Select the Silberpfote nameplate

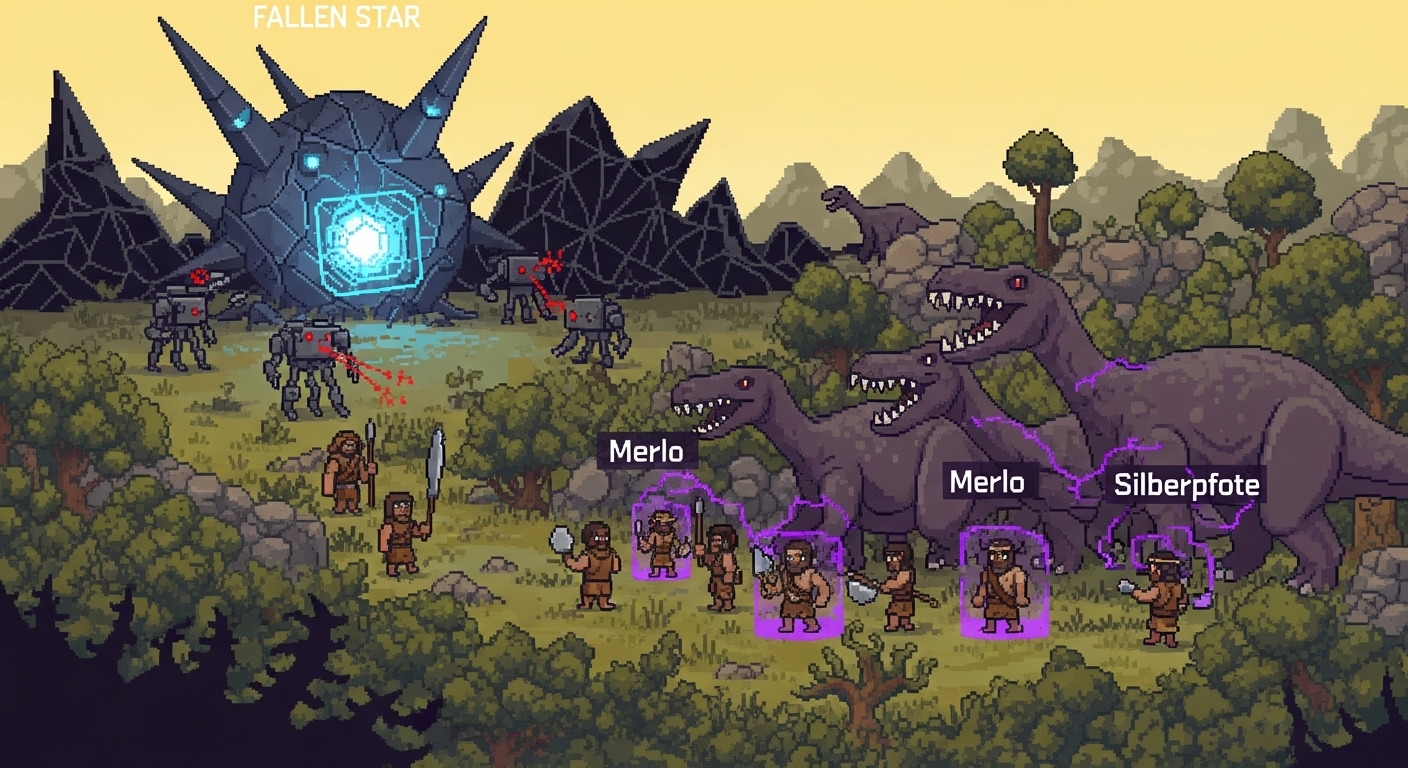point(1187,486)
